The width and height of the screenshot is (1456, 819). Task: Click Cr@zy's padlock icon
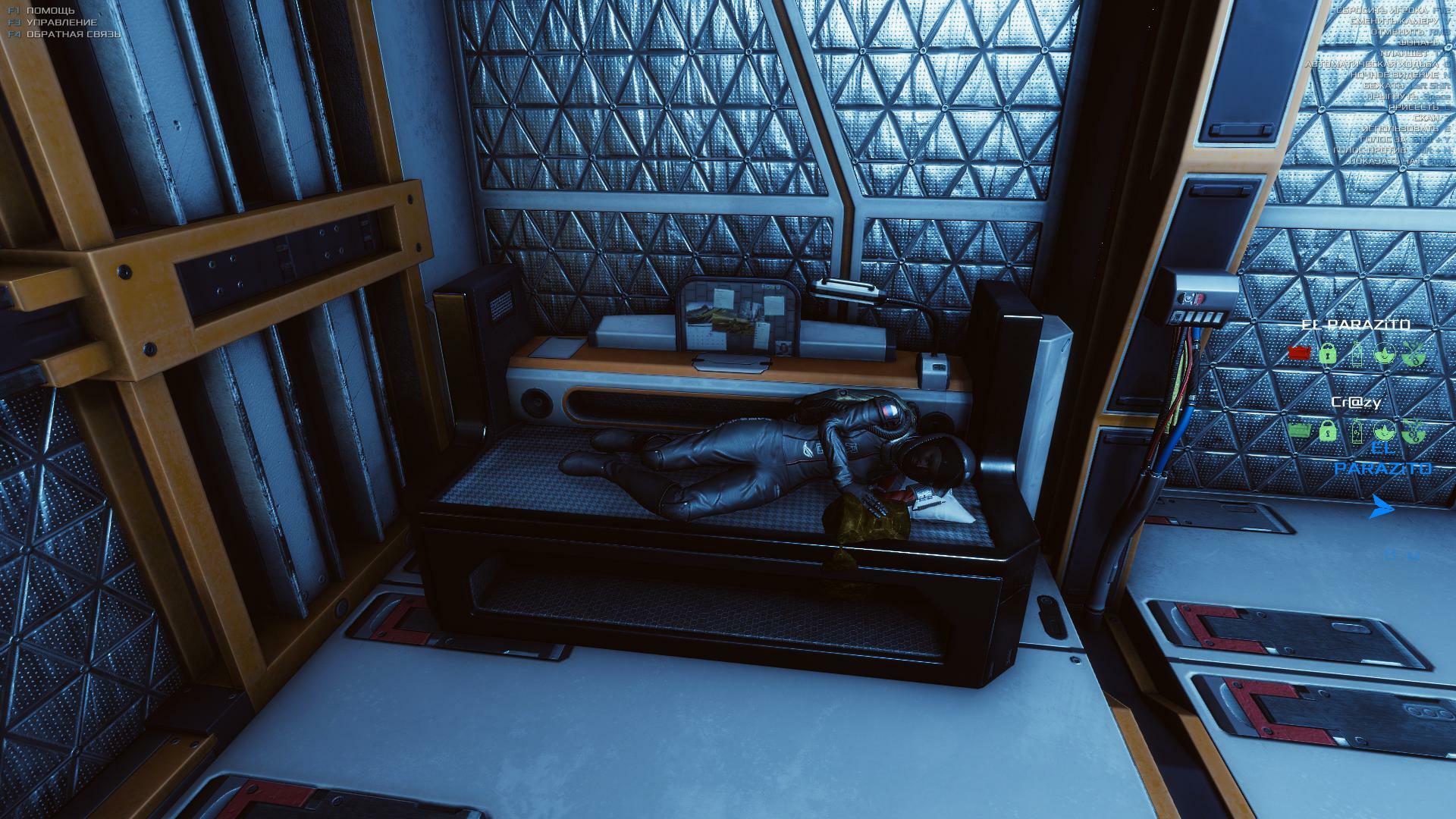pos(1327,431)
